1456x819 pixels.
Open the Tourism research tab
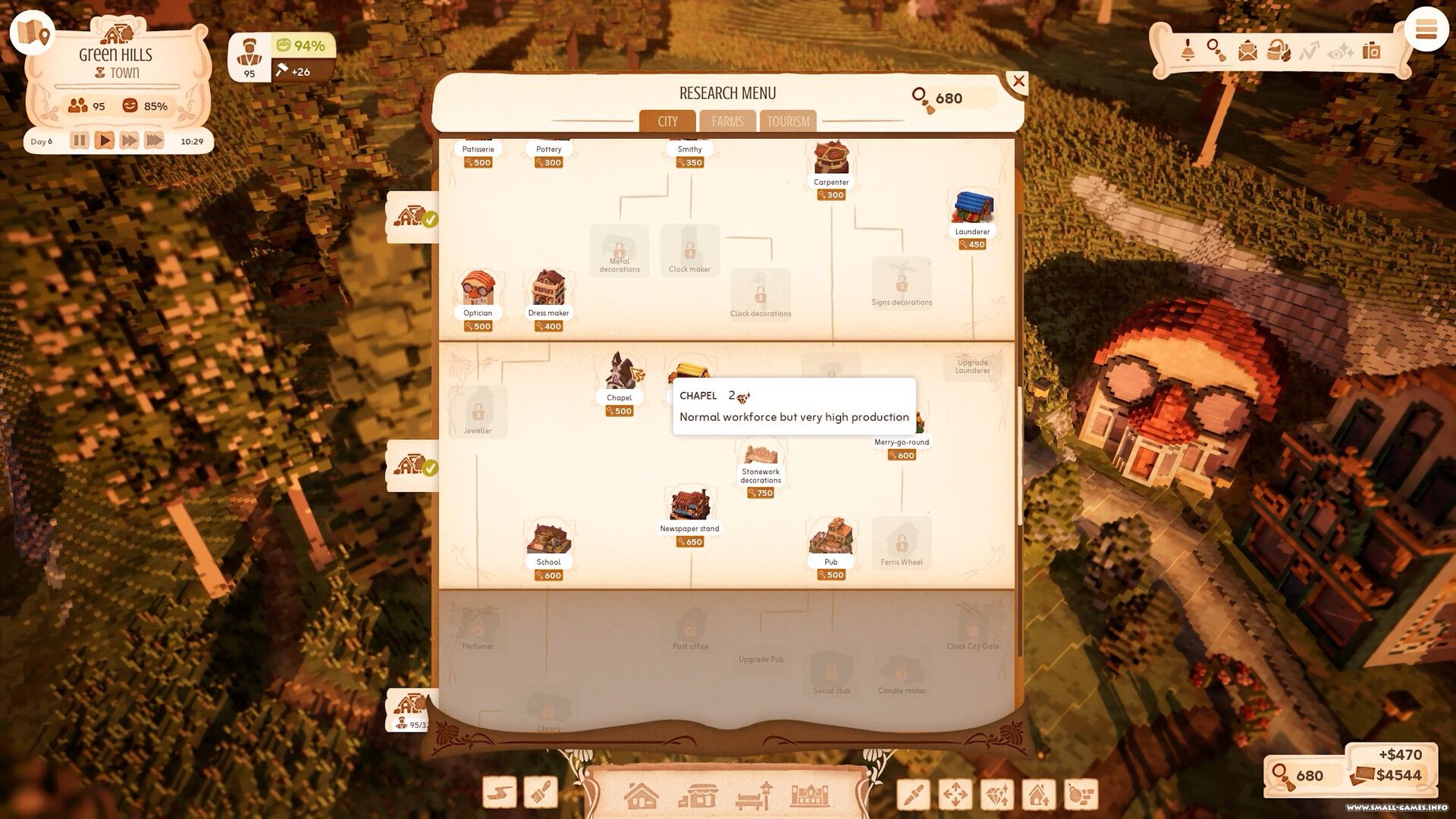coord(788,121)
